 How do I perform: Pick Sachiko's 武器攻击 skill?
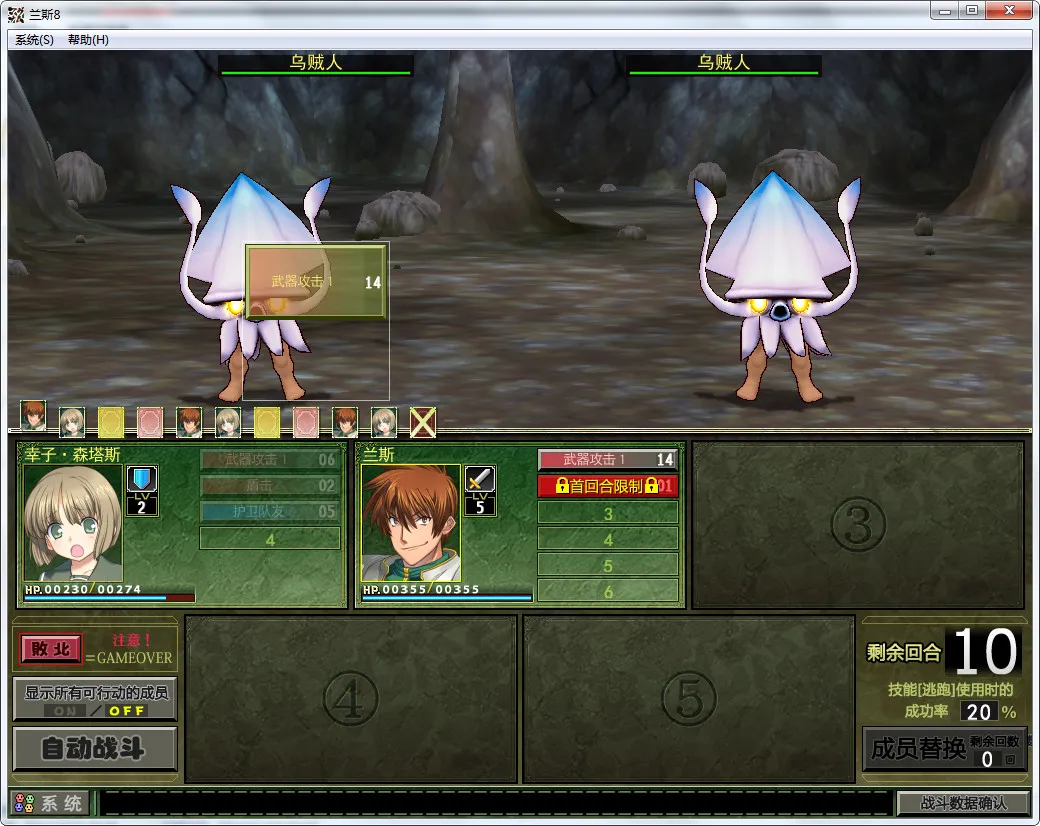tap(269, 460)
